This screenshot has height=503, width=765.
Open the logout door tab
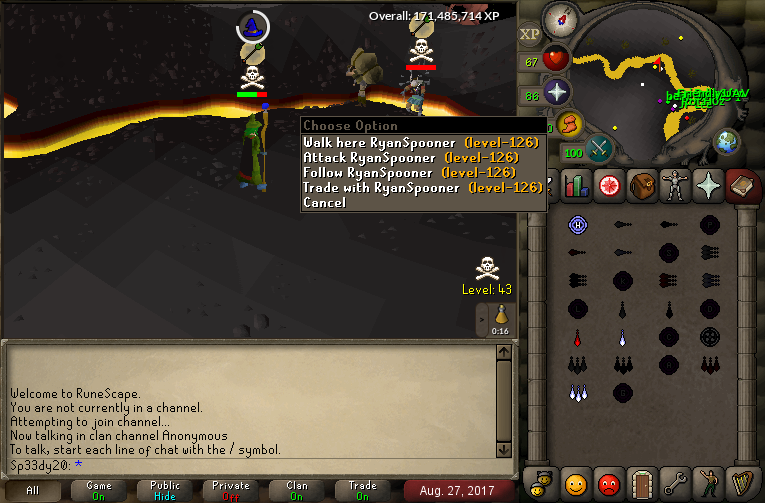(640, 483)
